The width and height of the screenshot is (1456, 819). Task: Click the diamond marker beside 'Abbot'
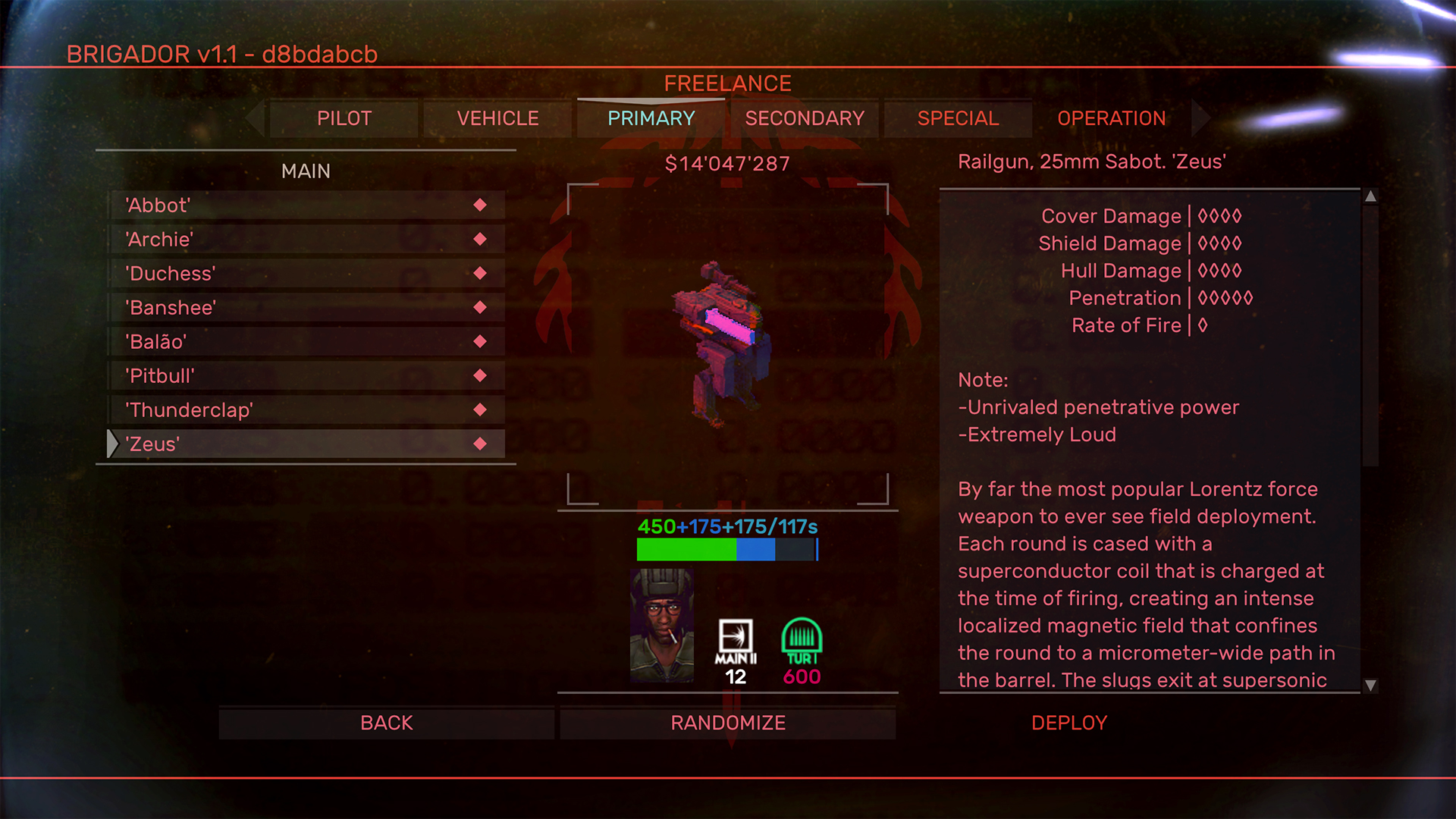click(x=479, y=205)
